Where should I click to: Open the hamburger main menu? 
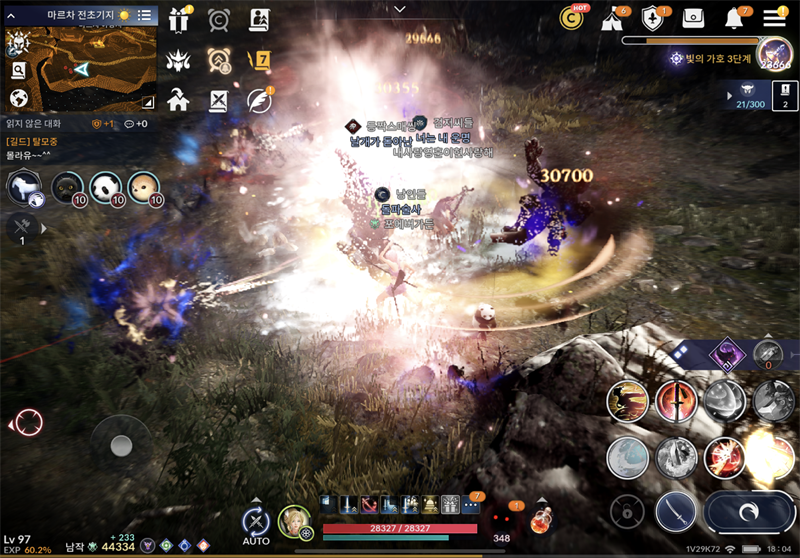click(x=774, y=18)
